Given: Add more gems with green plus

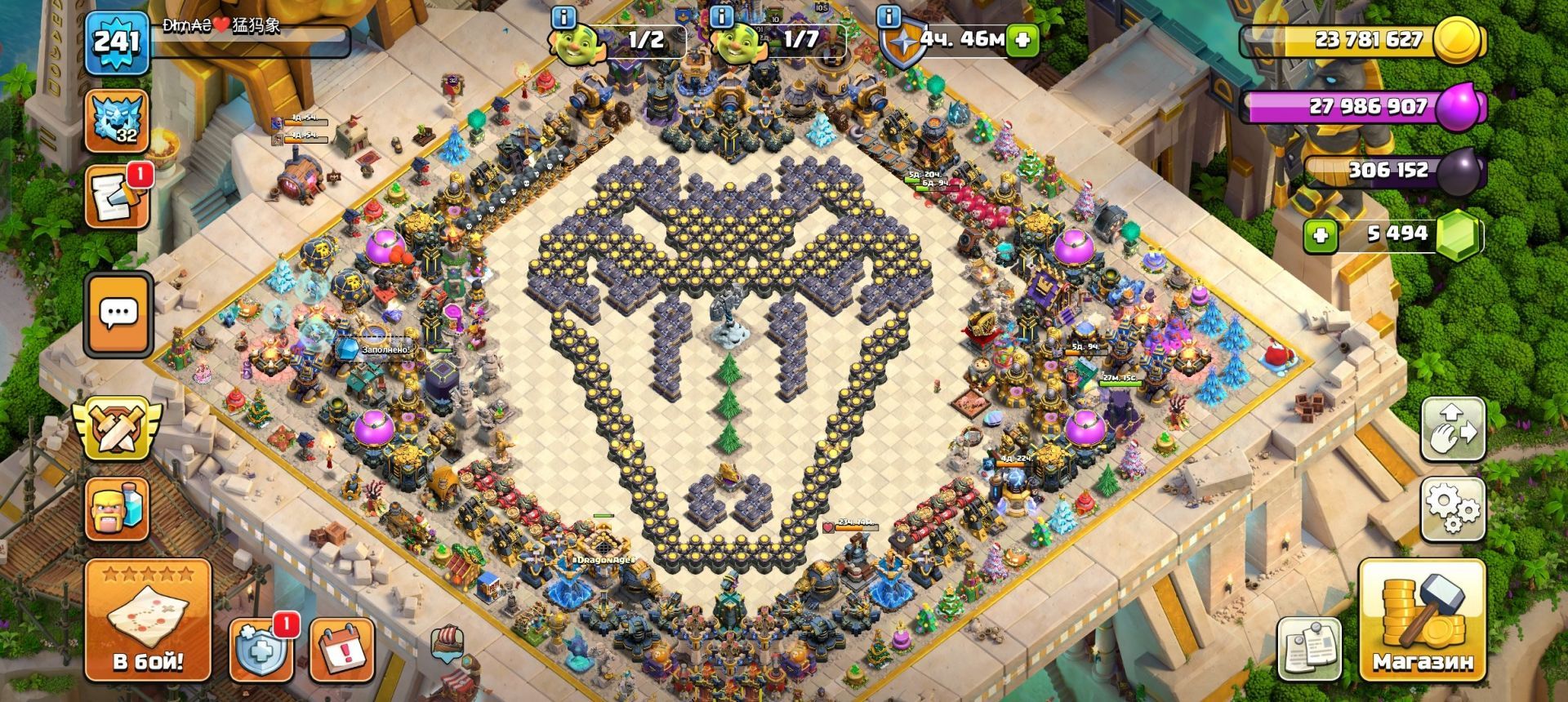Looking at the screenshot, I should pos(1320,236).
